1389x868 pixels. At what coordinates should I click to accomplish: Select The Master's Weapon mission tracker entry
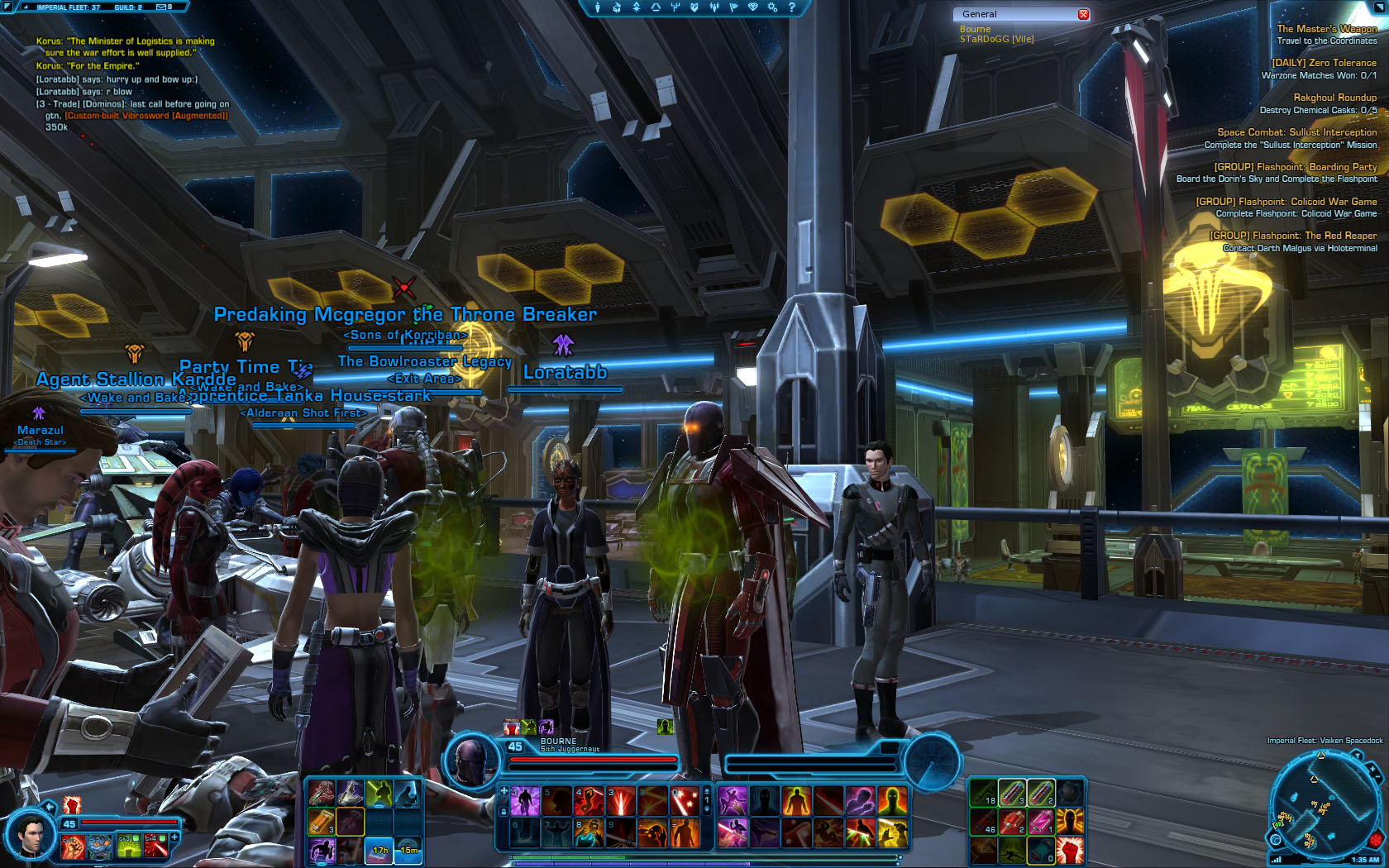(1326, 29)
